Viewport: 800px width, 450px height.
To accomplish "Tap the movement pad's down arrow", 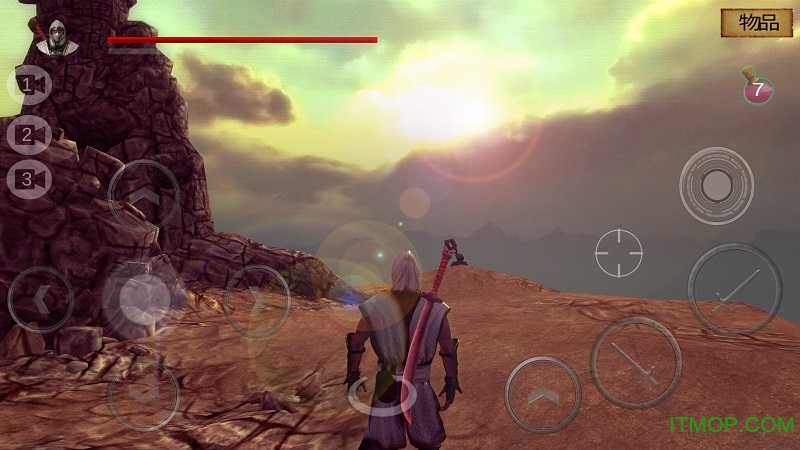I will tap(142, 391).
